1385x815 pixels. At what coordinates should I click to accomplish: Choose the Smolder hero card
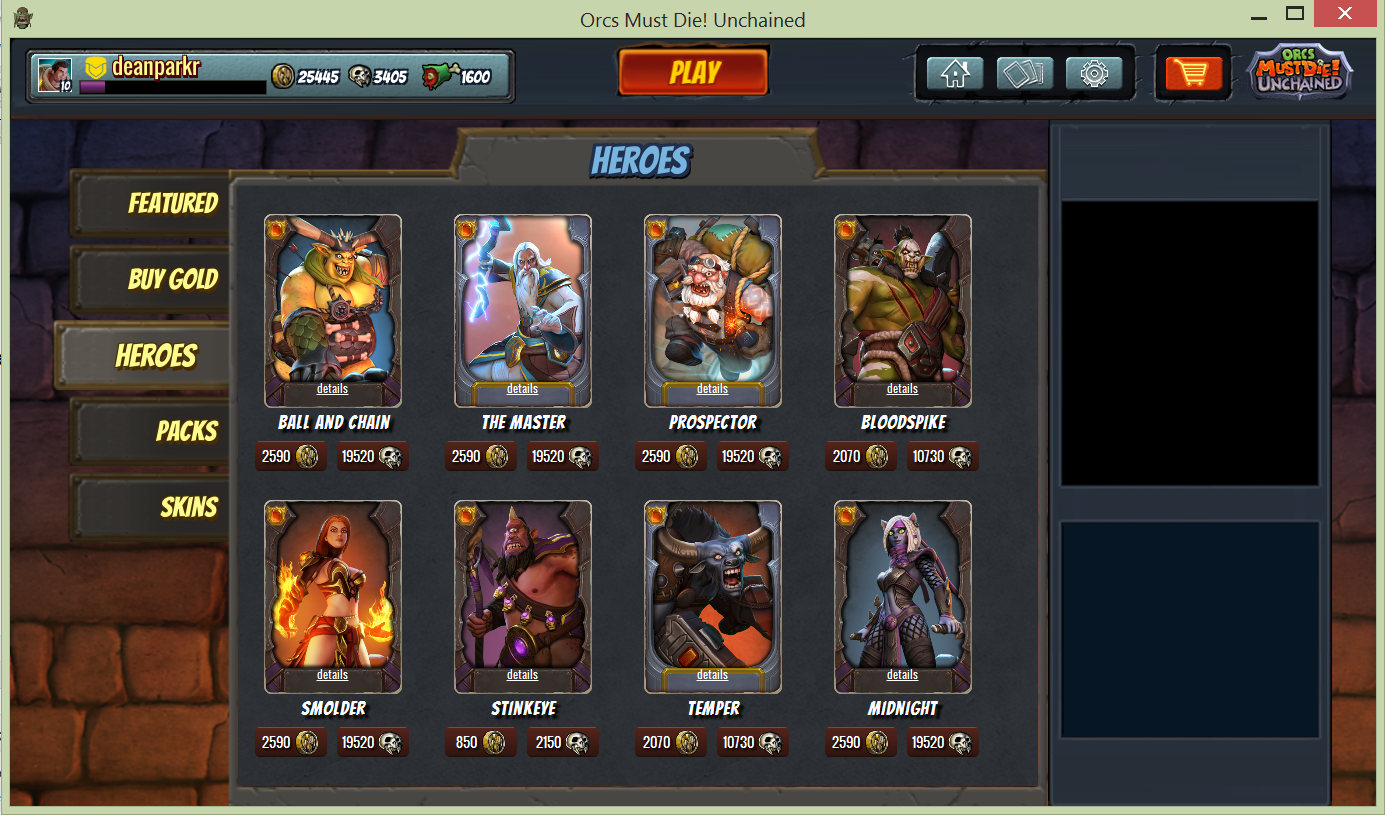click(333, 587)
